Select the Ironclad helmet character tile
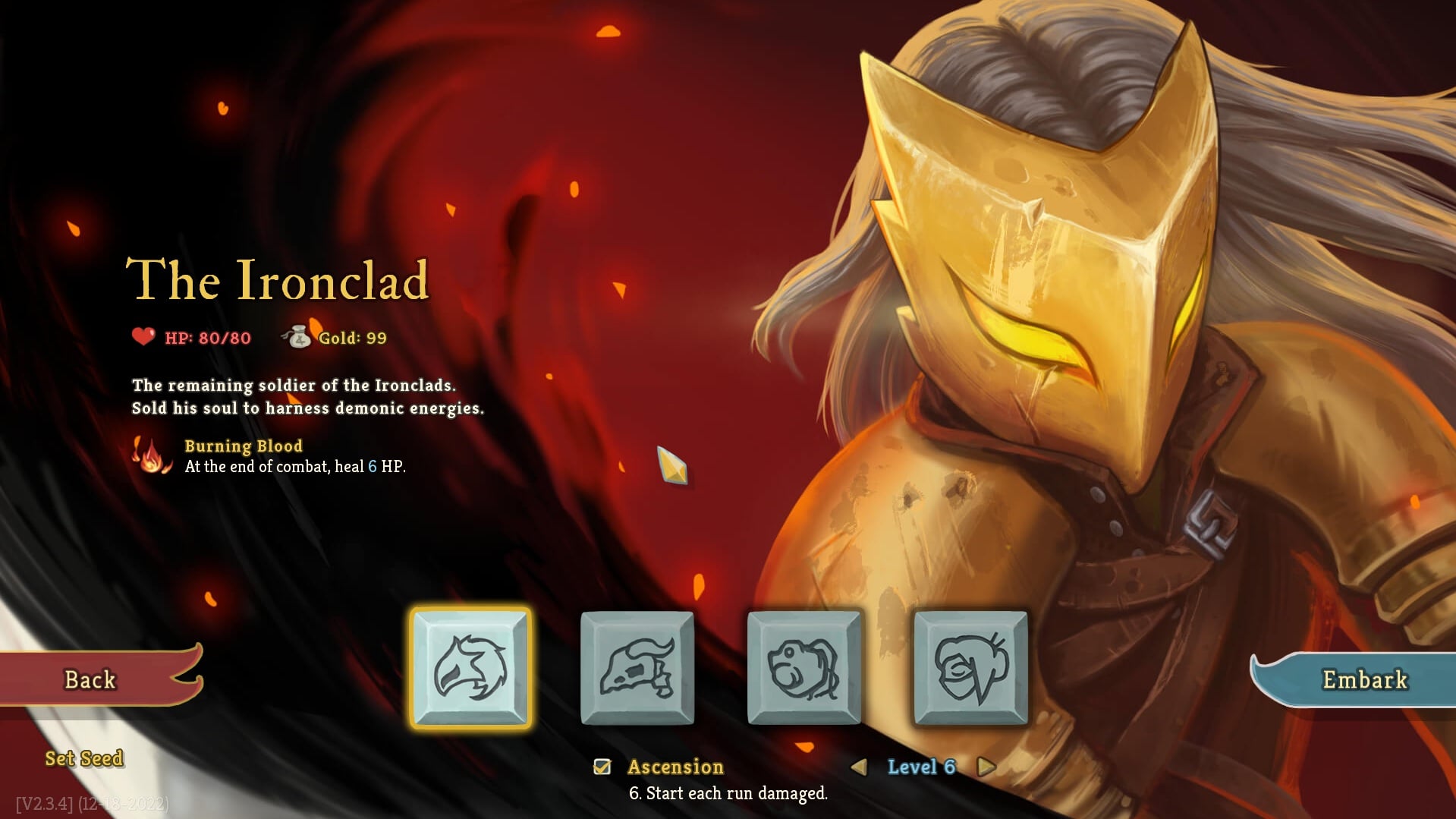Screen dimensions: 1456x819 [x=470, y=668]
